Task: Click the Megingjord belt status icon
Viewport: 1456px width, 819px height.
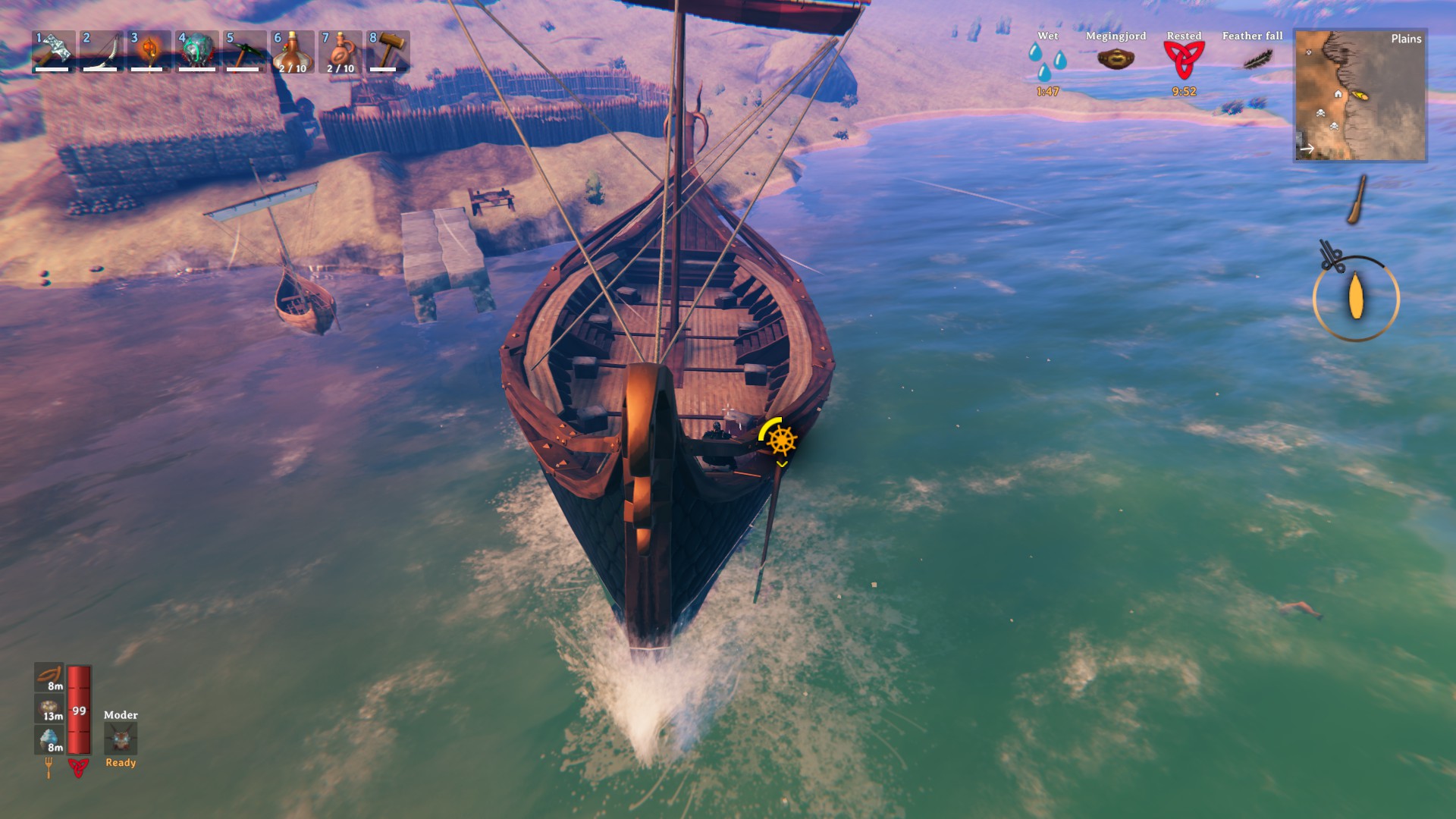Action: (1116, 58)
